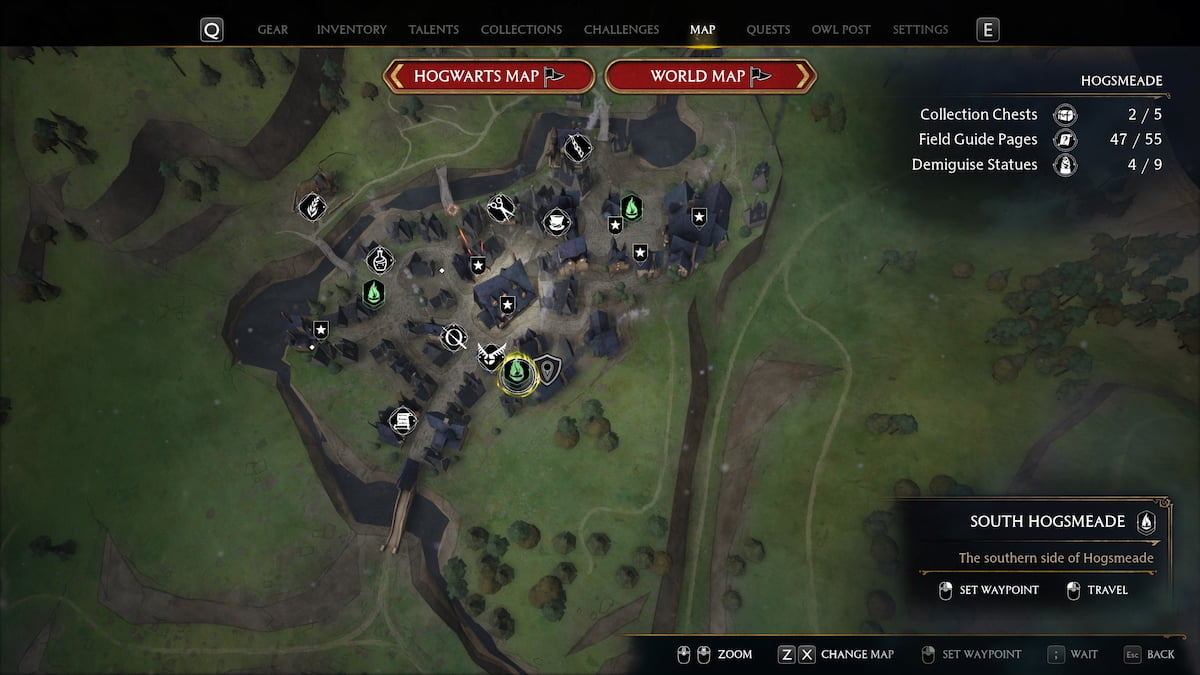Show the Challenges tab
Viewport: 1200px width, 675px height.
point(621,30)
